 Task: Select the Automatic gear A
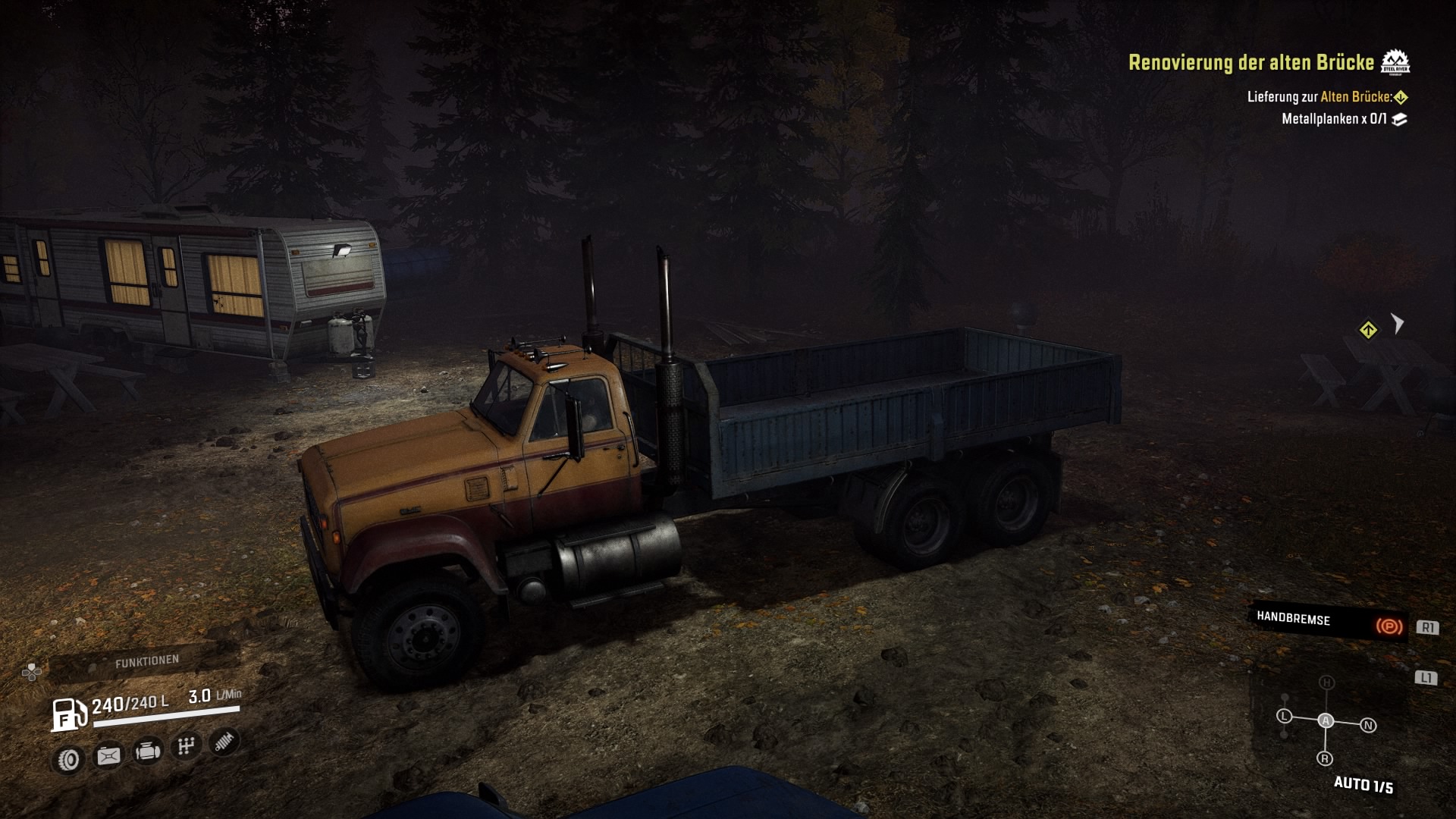1326,720
